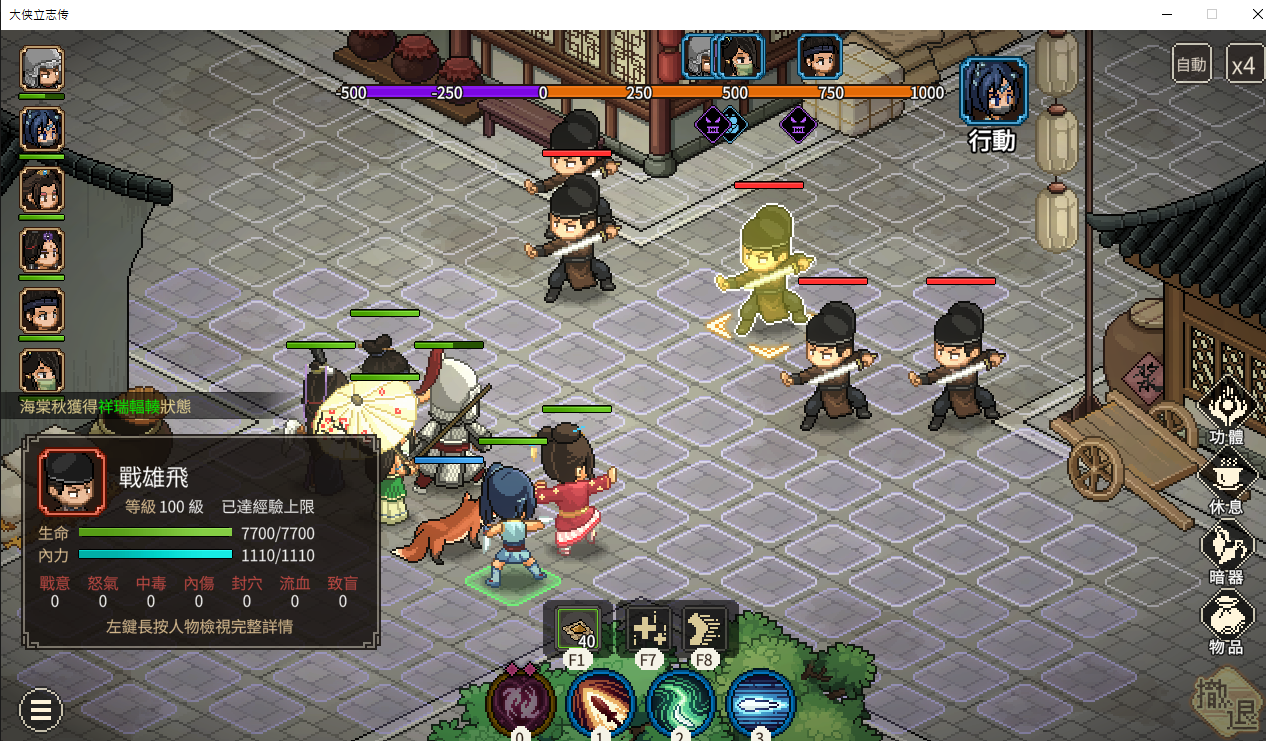Screen dimensions: 1266x741
Task: Activate the F7 plus-sign ability
Action: [646, 629]
